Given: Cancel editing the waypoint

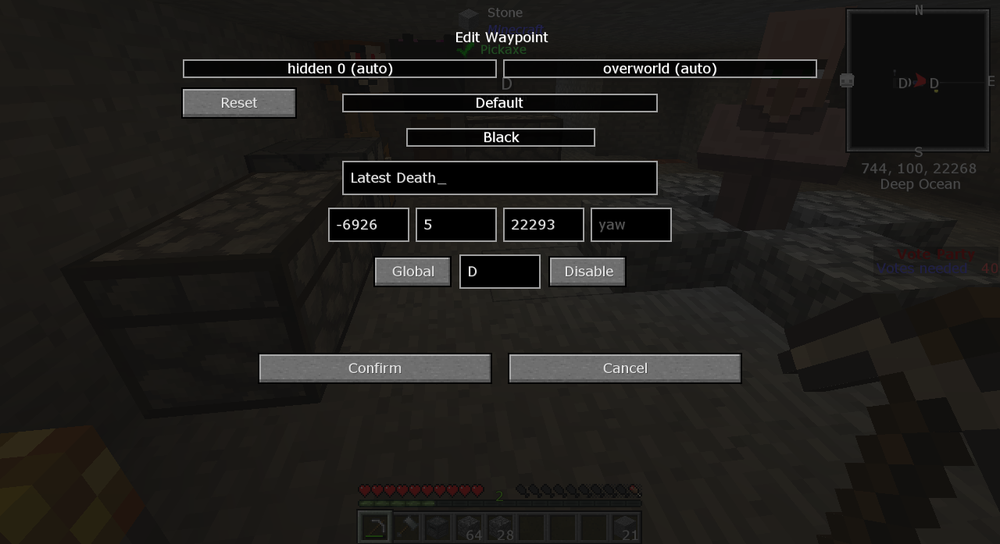Looking at the screenshot, I should pos(625,368).
